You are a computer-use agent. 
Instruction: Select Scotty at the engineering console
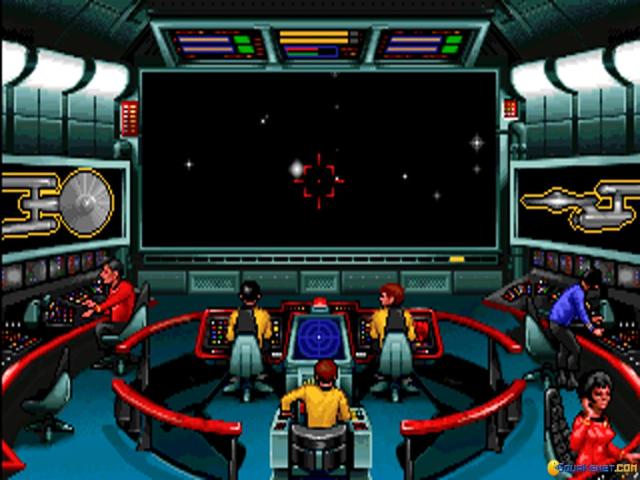(x=116, y=294)
